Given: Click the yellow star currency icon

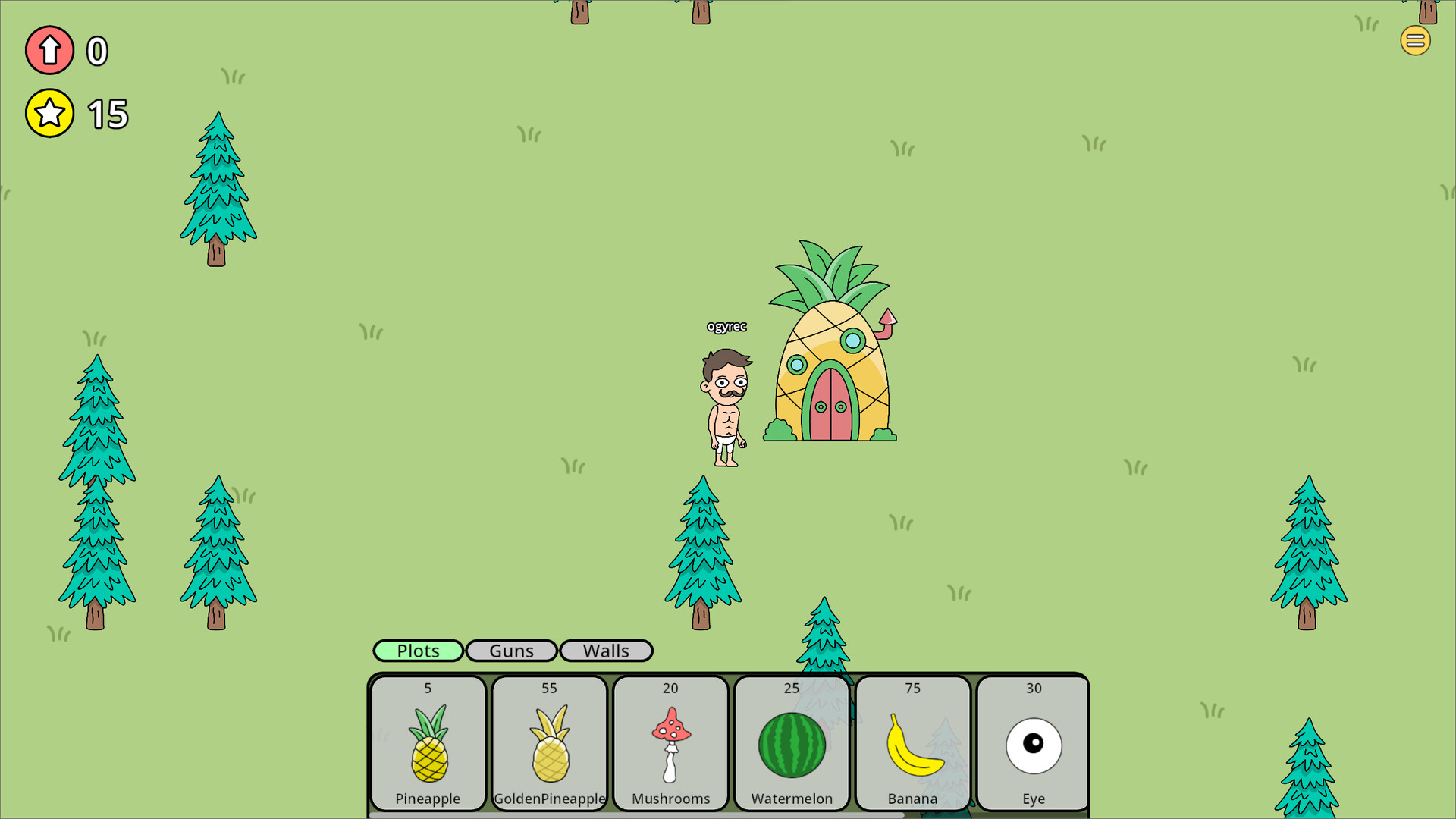Looking at the screenshot, I should point(49,113).
